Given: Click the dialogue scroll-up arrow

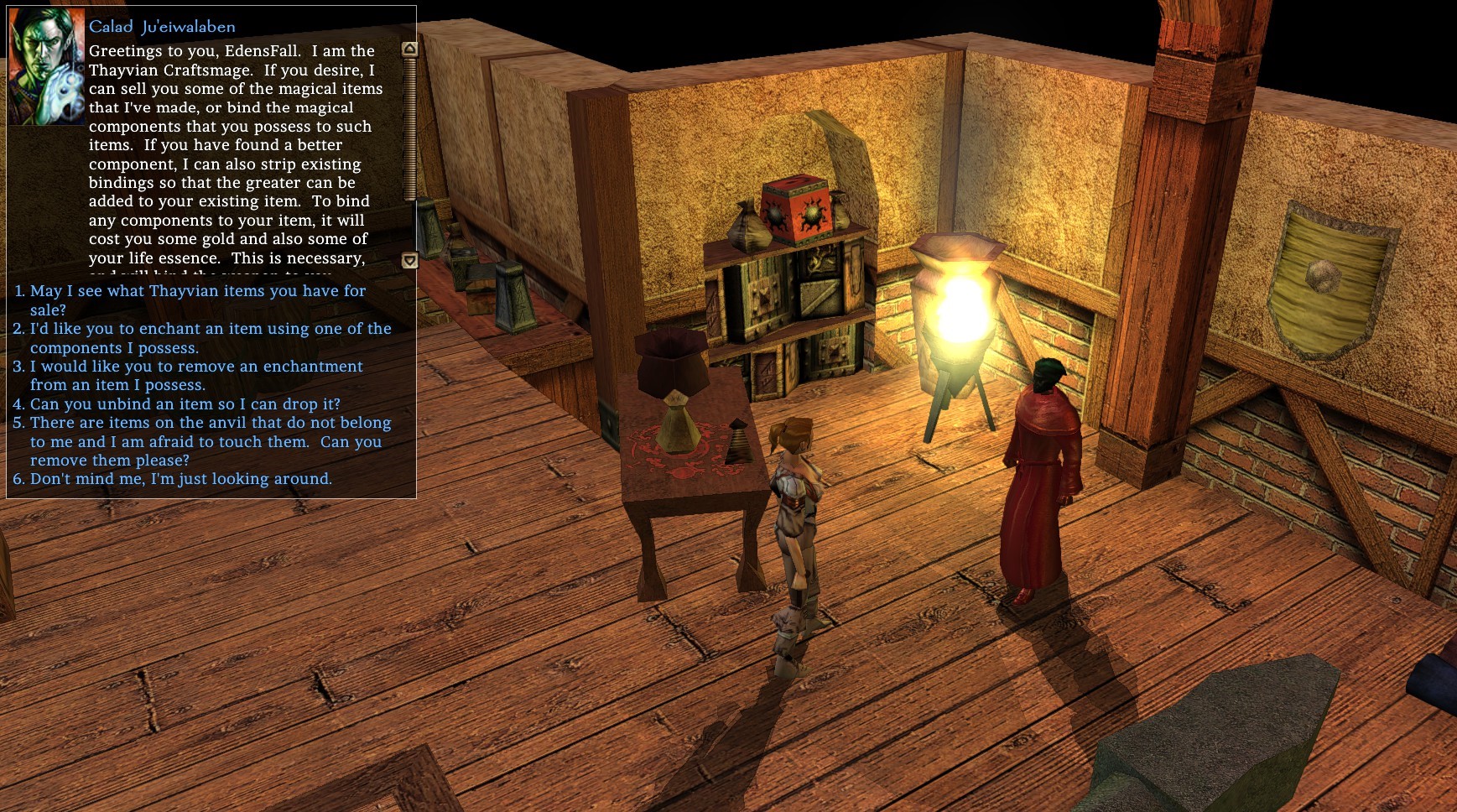Looking at the screenshot, I should point(409,49).
